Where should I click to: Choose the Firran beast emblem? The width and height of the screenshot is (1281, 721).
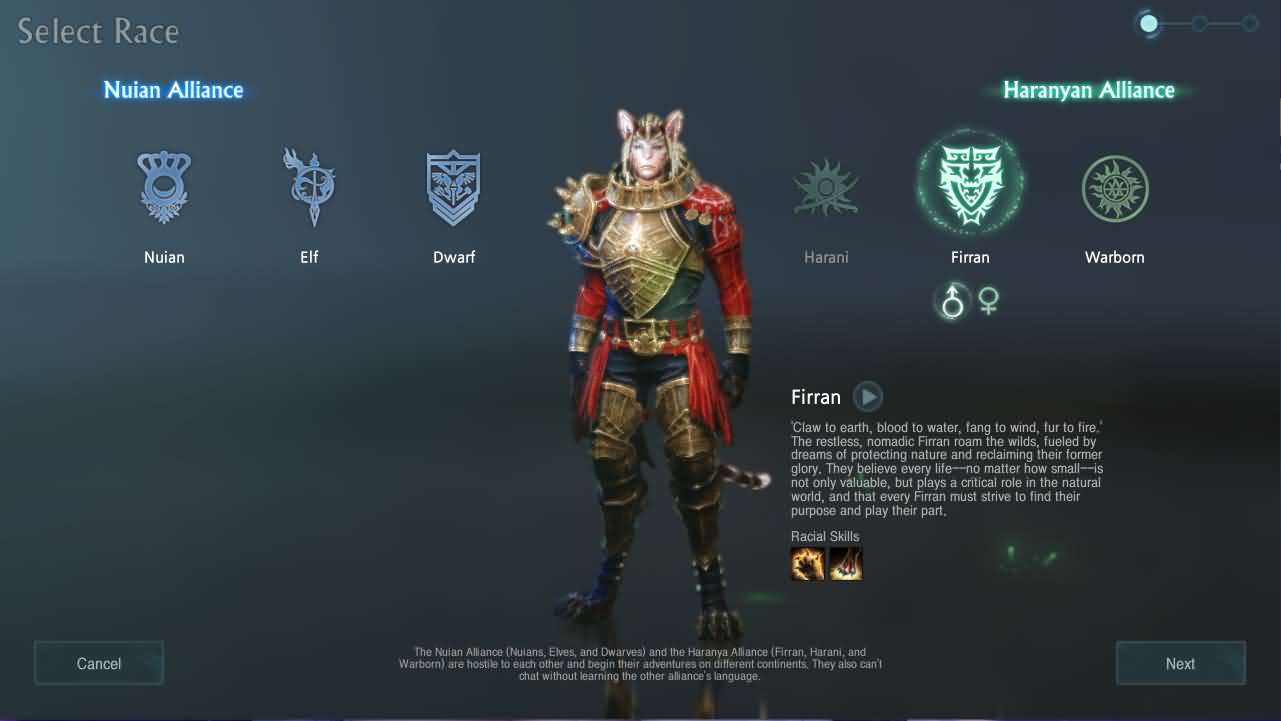coord(970,185)
